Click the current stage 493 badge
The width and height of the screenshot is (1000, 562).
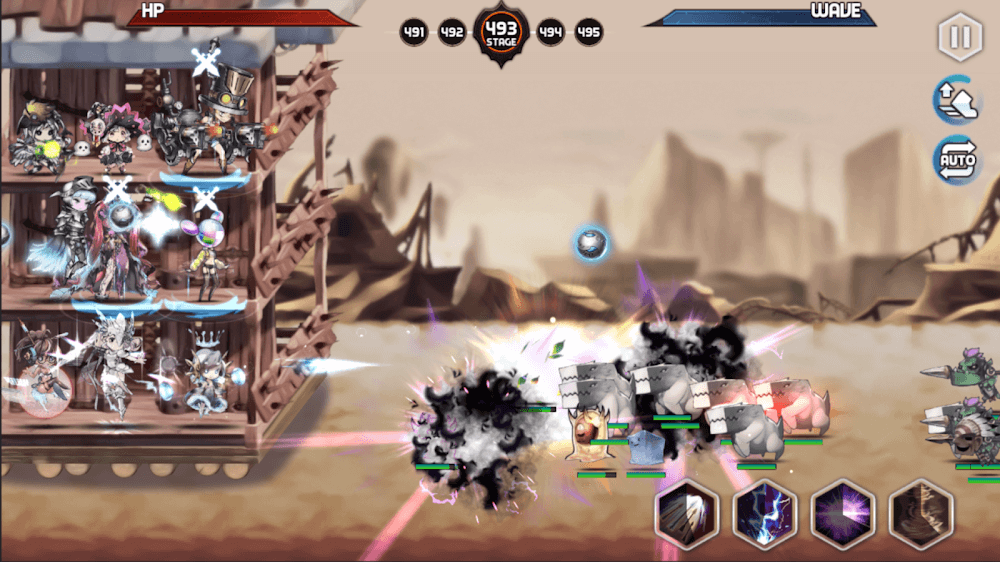501,33
